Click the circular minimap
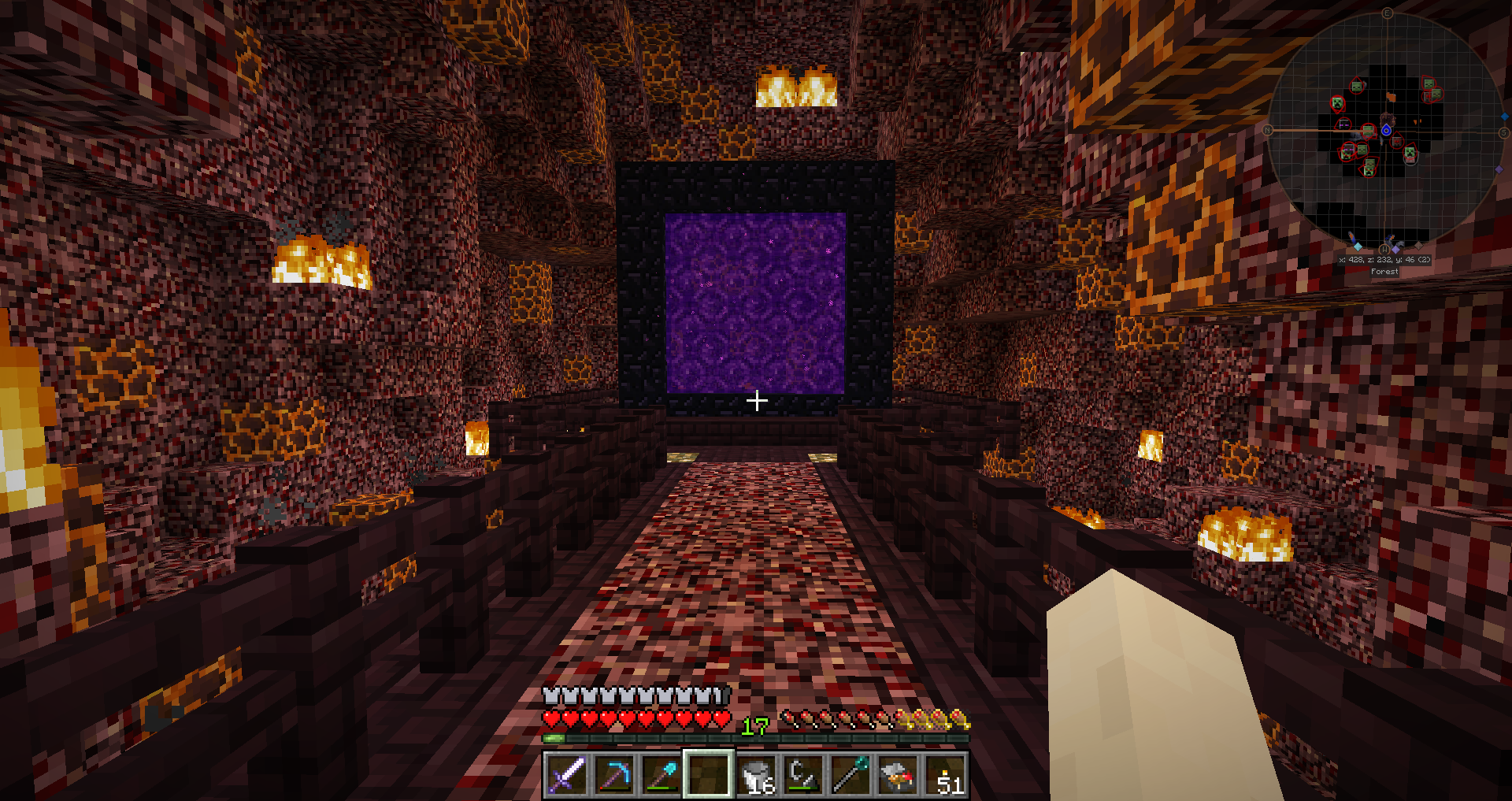Viewport: 1512px width, 801px height. pyautogui.click(x=1386, y=130)
